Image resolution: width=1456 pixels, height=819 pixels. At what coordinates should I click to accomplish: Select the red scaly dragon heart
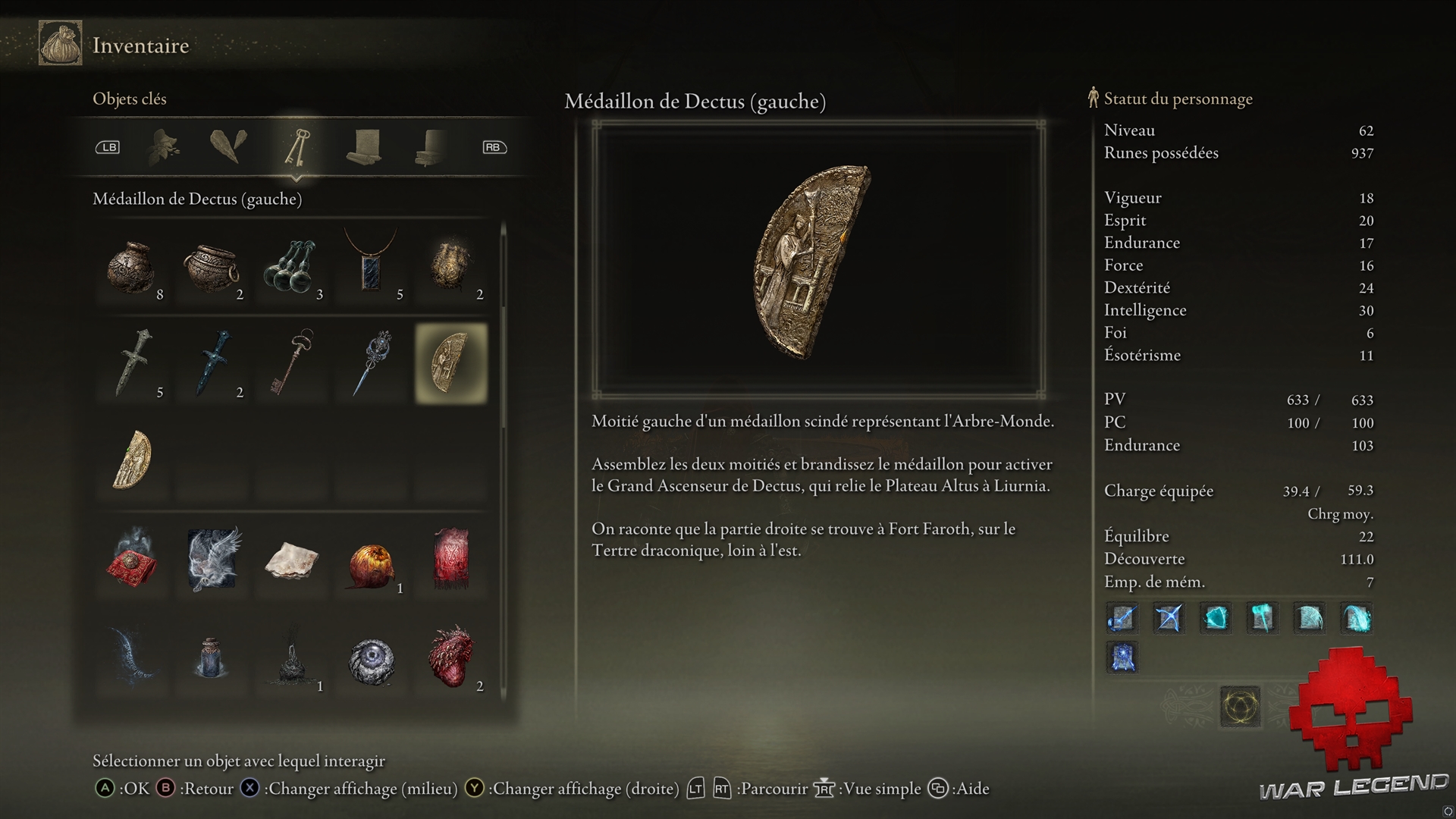(451, 657)
